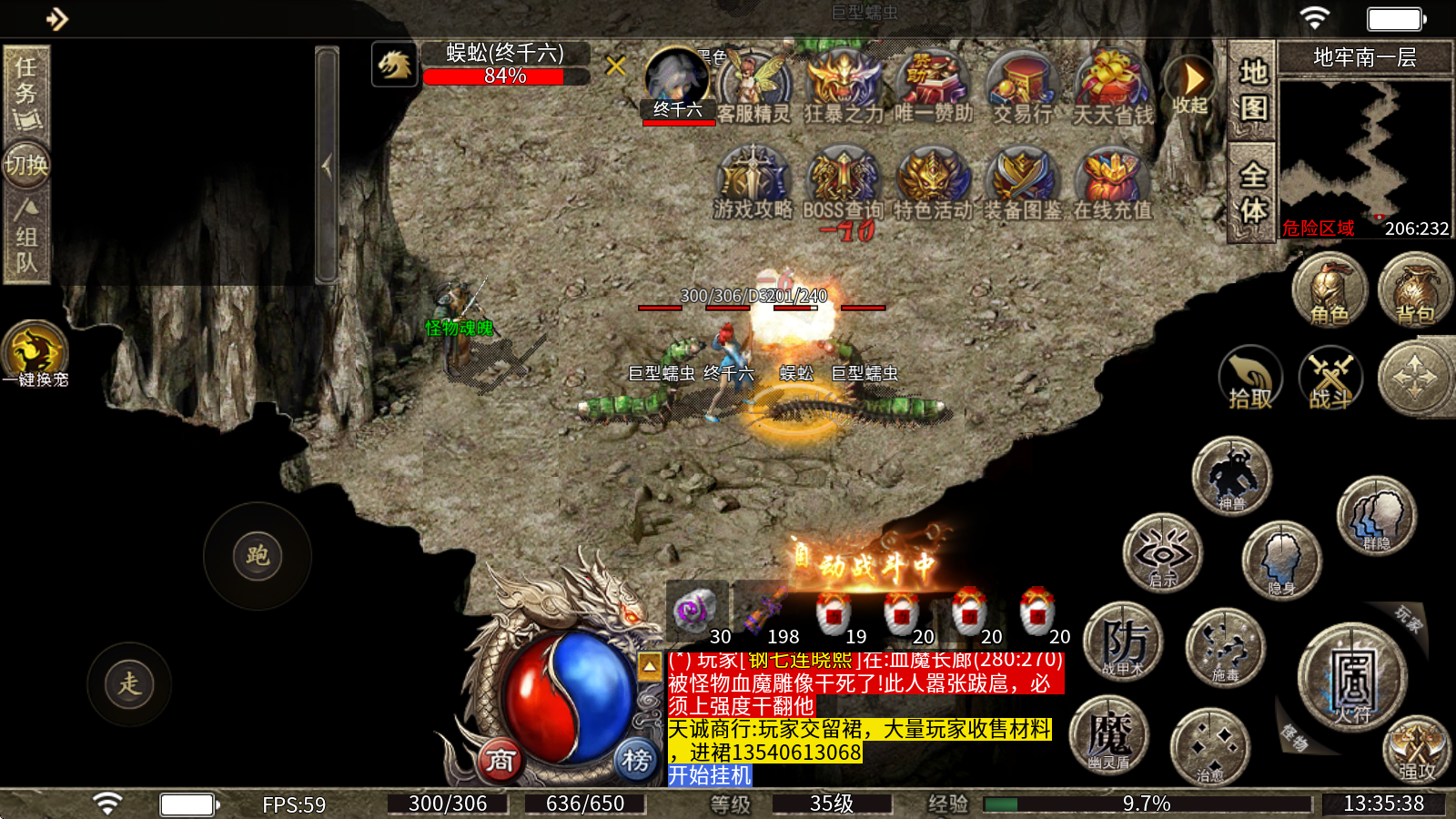The width and height of the screenshot is (1456, 819).
Task: Open the 商 shop button
Action: coord(500,760)
